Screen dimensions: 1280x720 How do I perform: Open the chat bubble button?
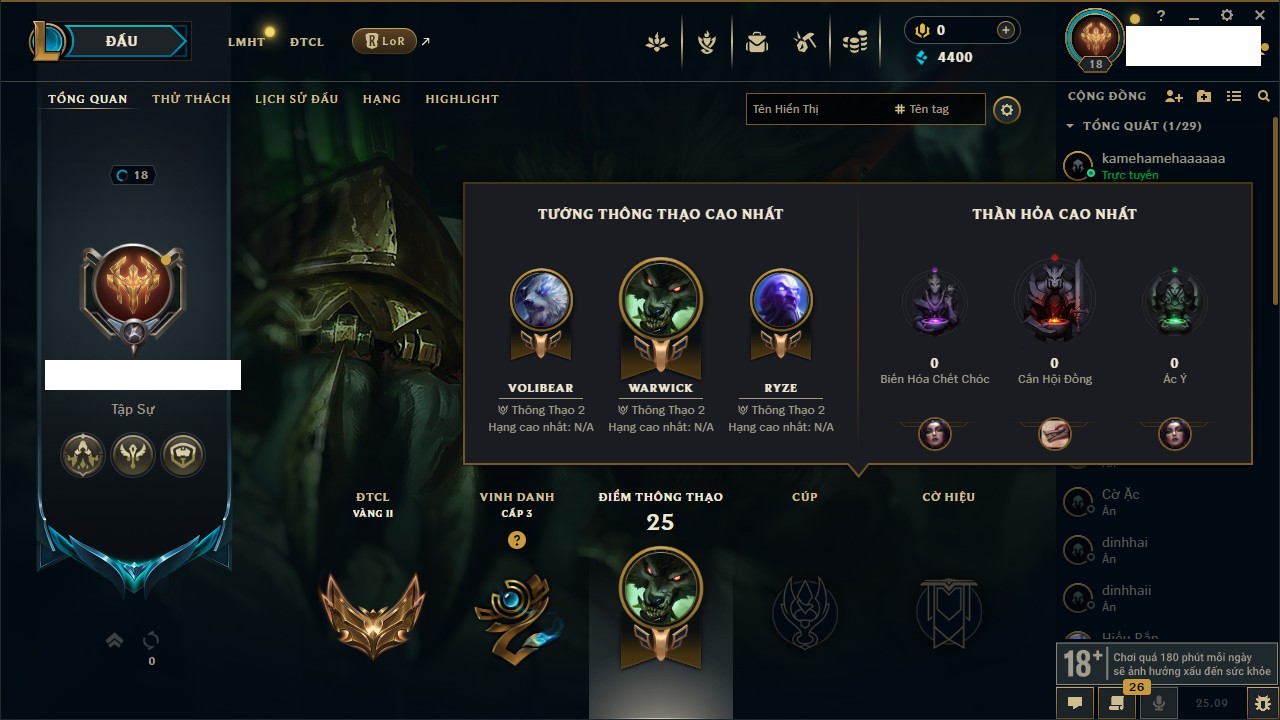click(1075, 703)
